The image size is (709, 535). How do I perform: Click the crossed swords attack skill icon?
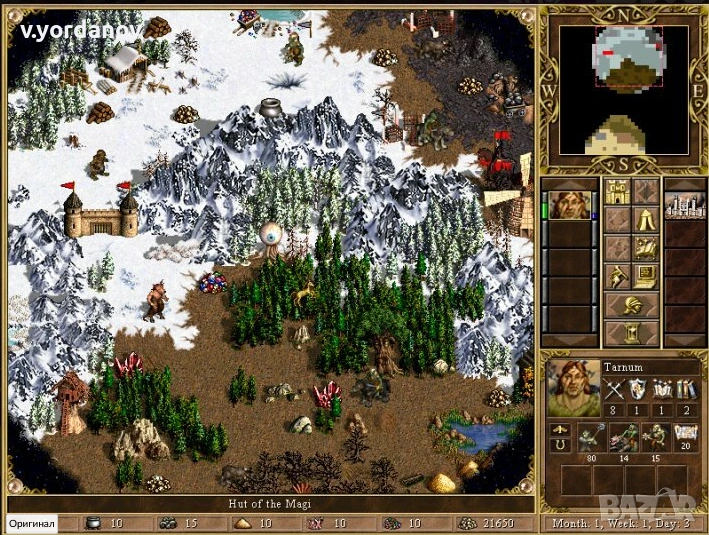615,391
